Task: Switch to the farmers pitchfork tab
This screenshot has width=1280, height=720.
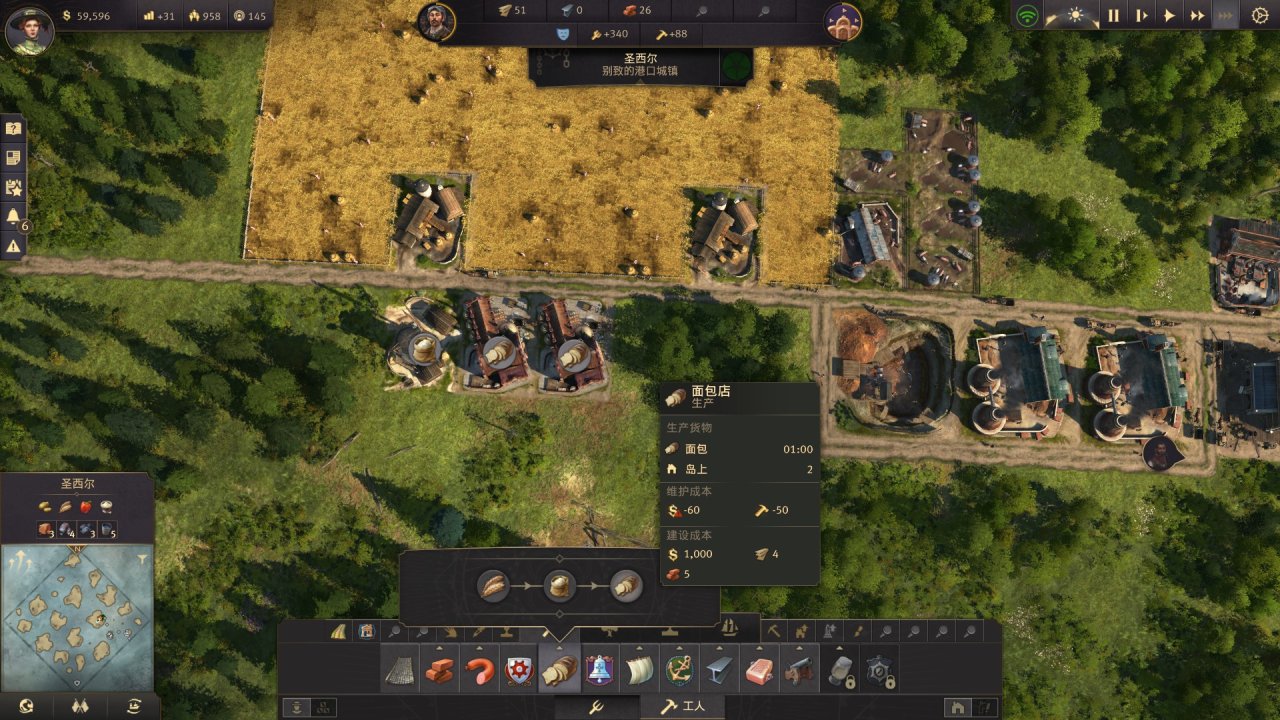Action: pyautogui.click(x=594, y=707)
